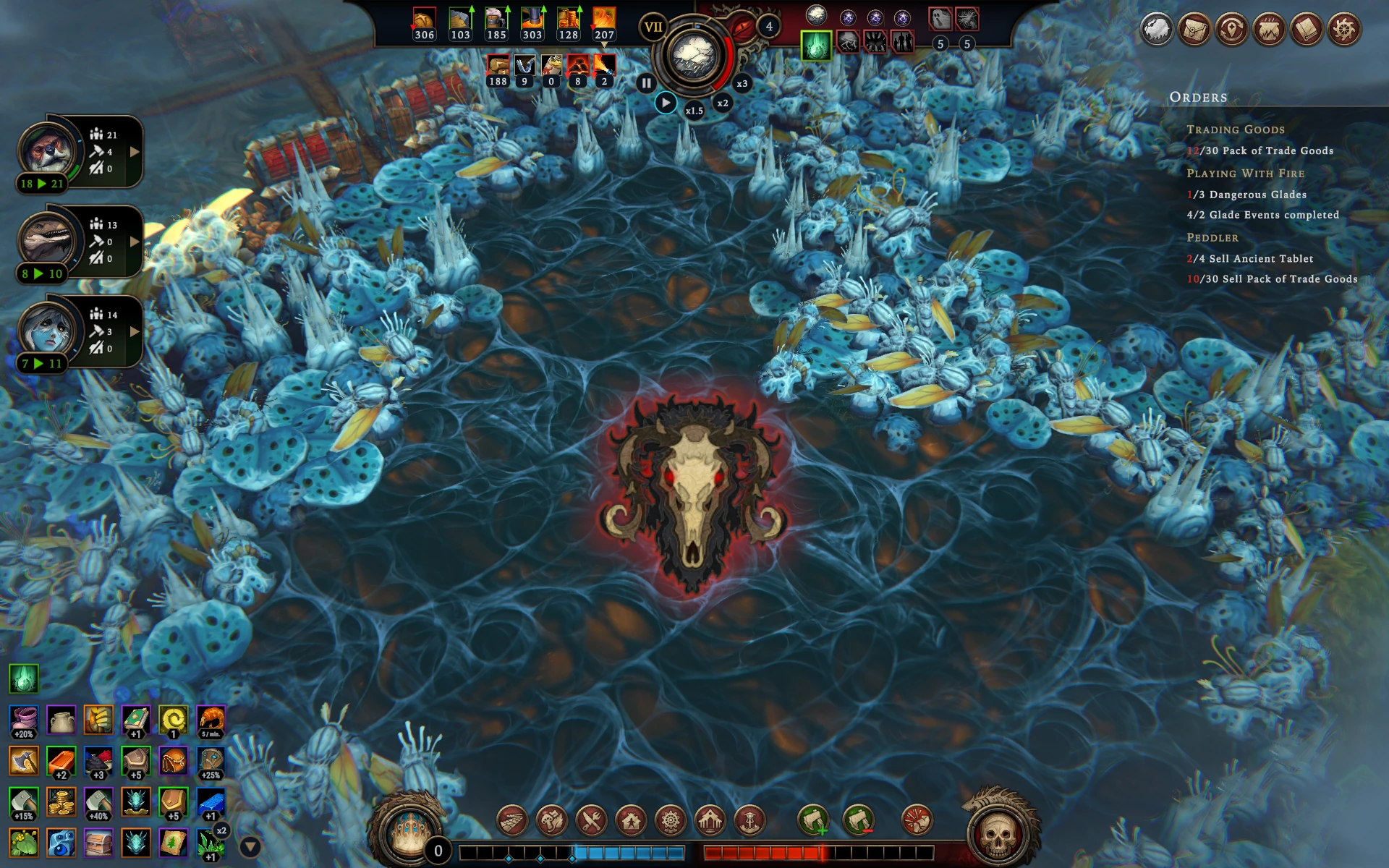Expand the Trading Goods order
The image size is (1389, 868).
(x=1235, y=129)
